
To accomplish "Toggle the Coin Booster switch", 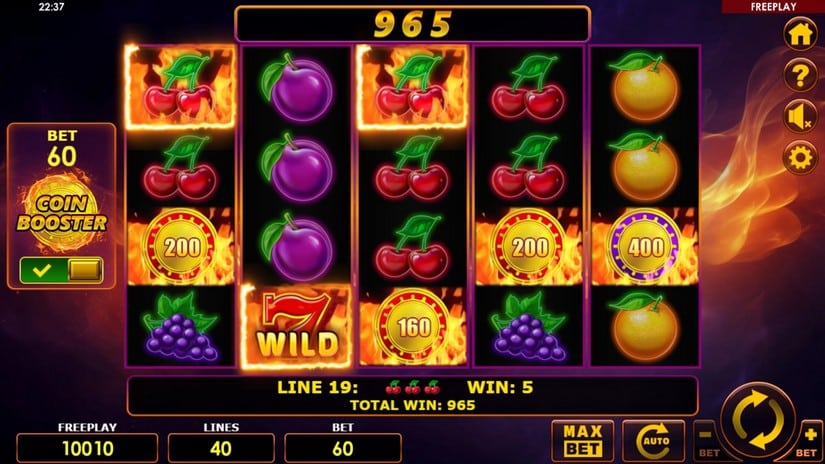I will click(x=61, y=268).
